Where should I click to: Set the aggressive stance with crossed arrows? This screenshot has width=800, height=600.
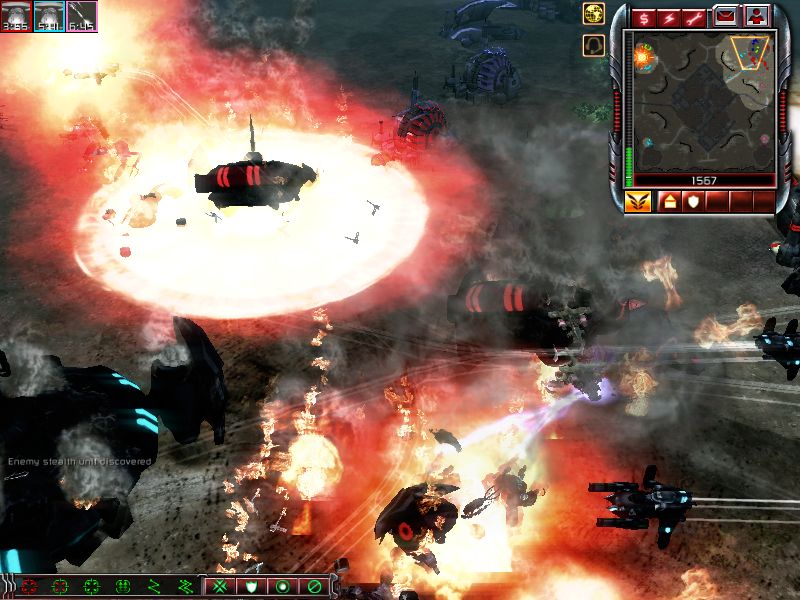pyautogui.click(x=220, y=586)
